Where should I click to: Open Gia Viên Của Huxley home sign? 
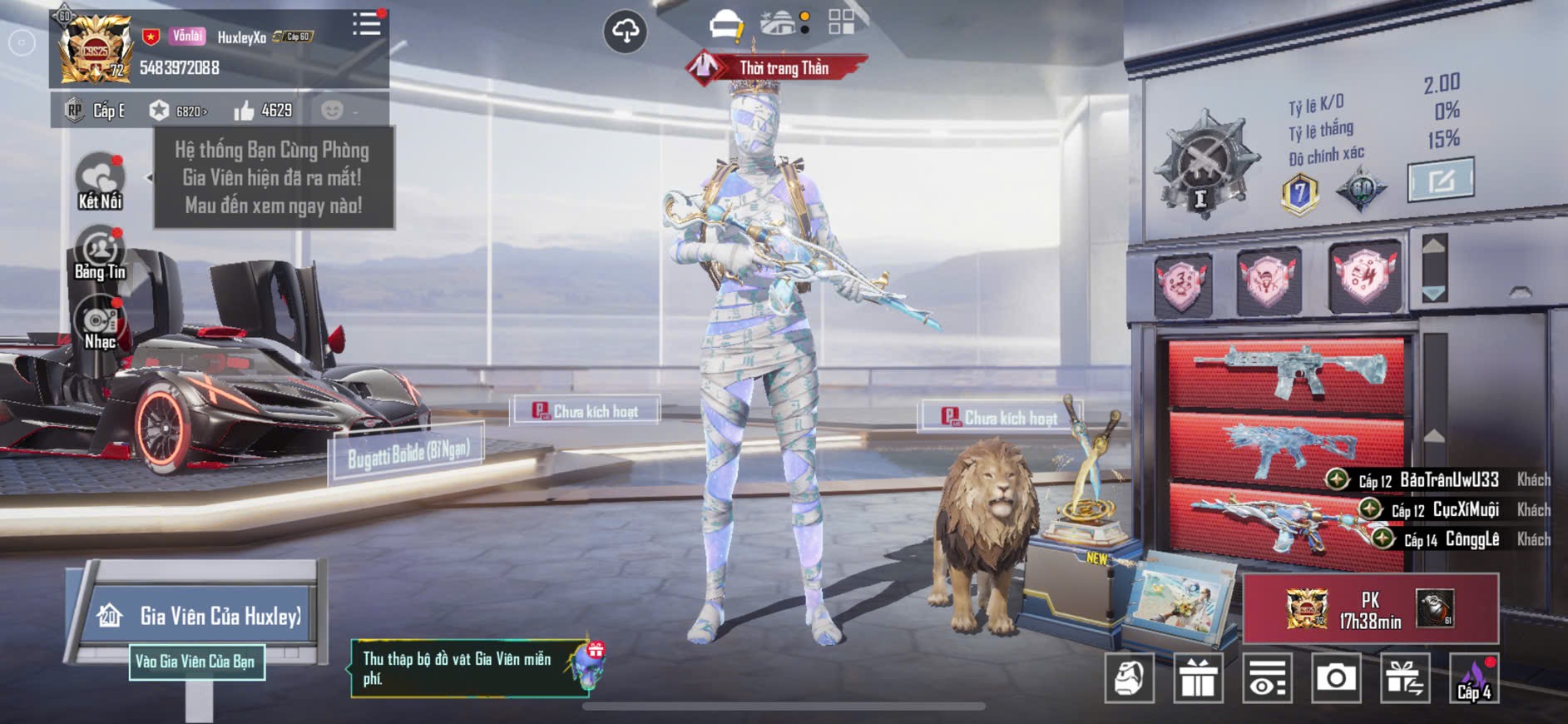[200, 616]
